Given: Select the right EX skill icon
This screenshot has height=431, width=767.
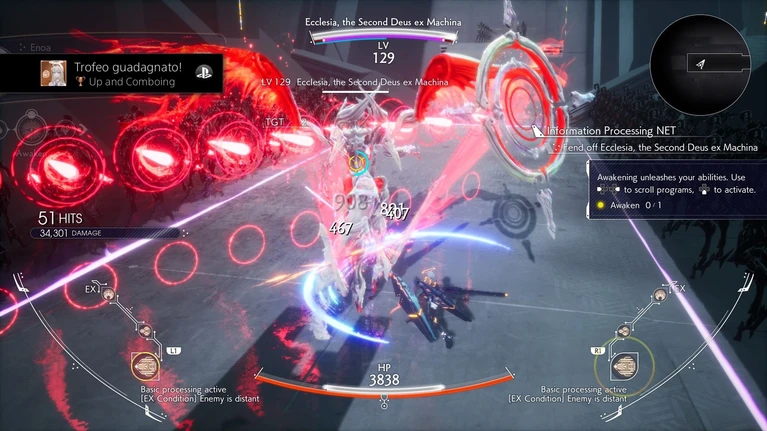Looking at the screenshot, I should coord(658,295).
